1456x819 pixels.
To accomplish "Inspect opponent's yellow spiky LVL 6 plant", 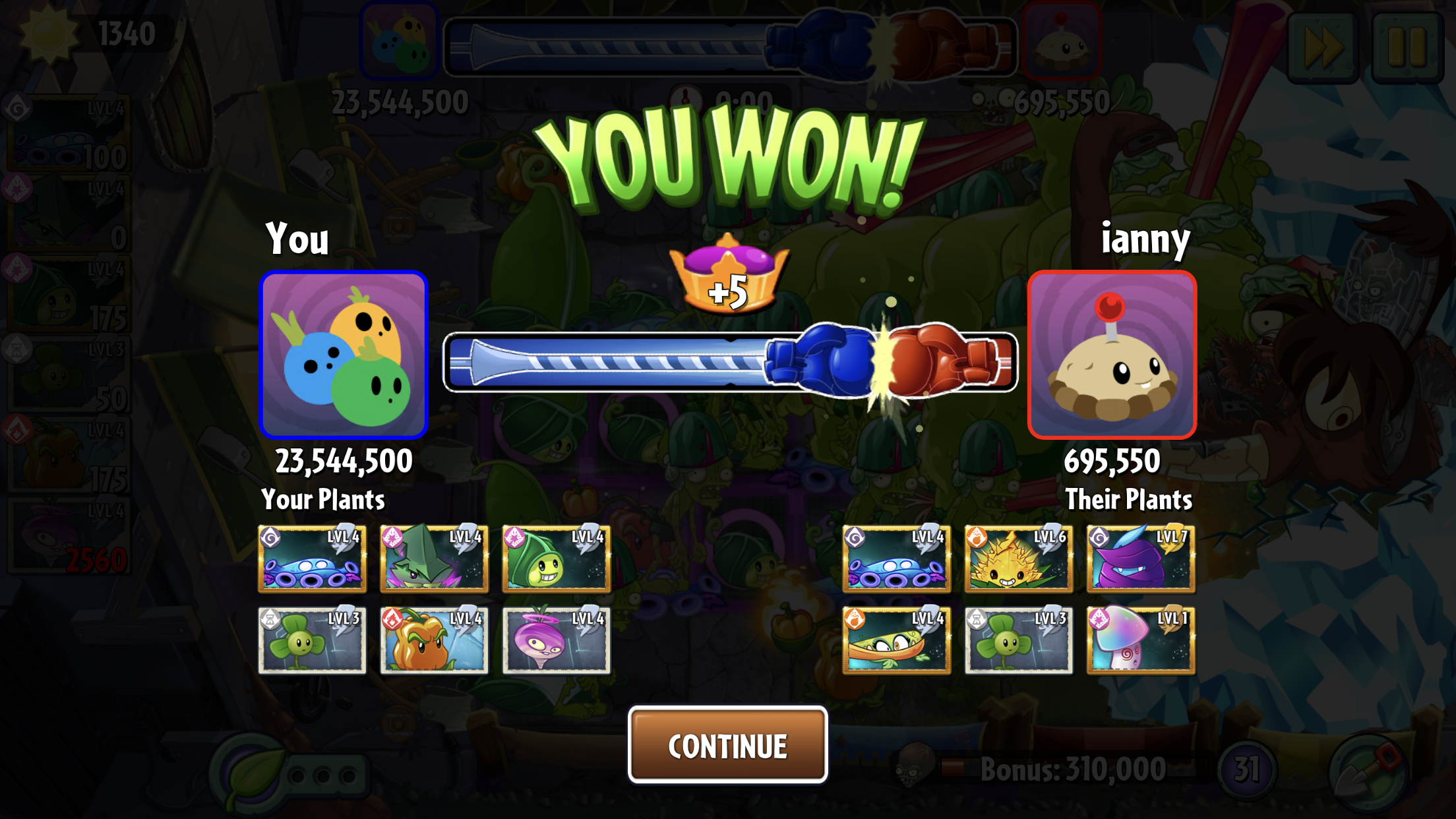I will pos(1018,559).
